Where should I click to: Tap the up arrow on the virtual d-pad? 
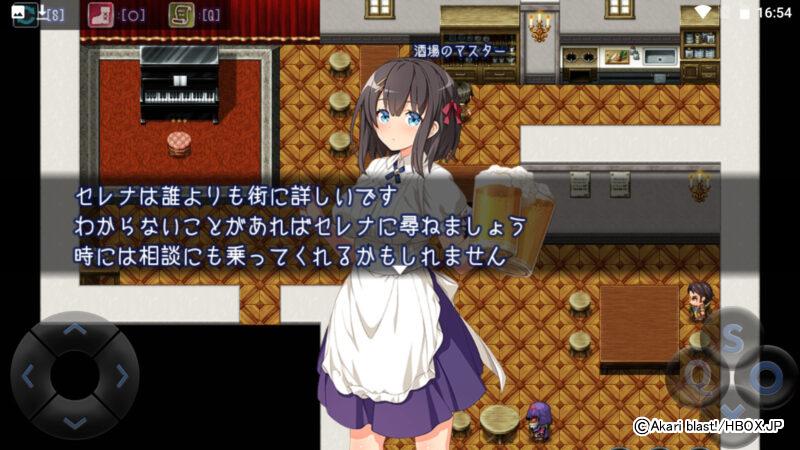click(x=75, y=329)
